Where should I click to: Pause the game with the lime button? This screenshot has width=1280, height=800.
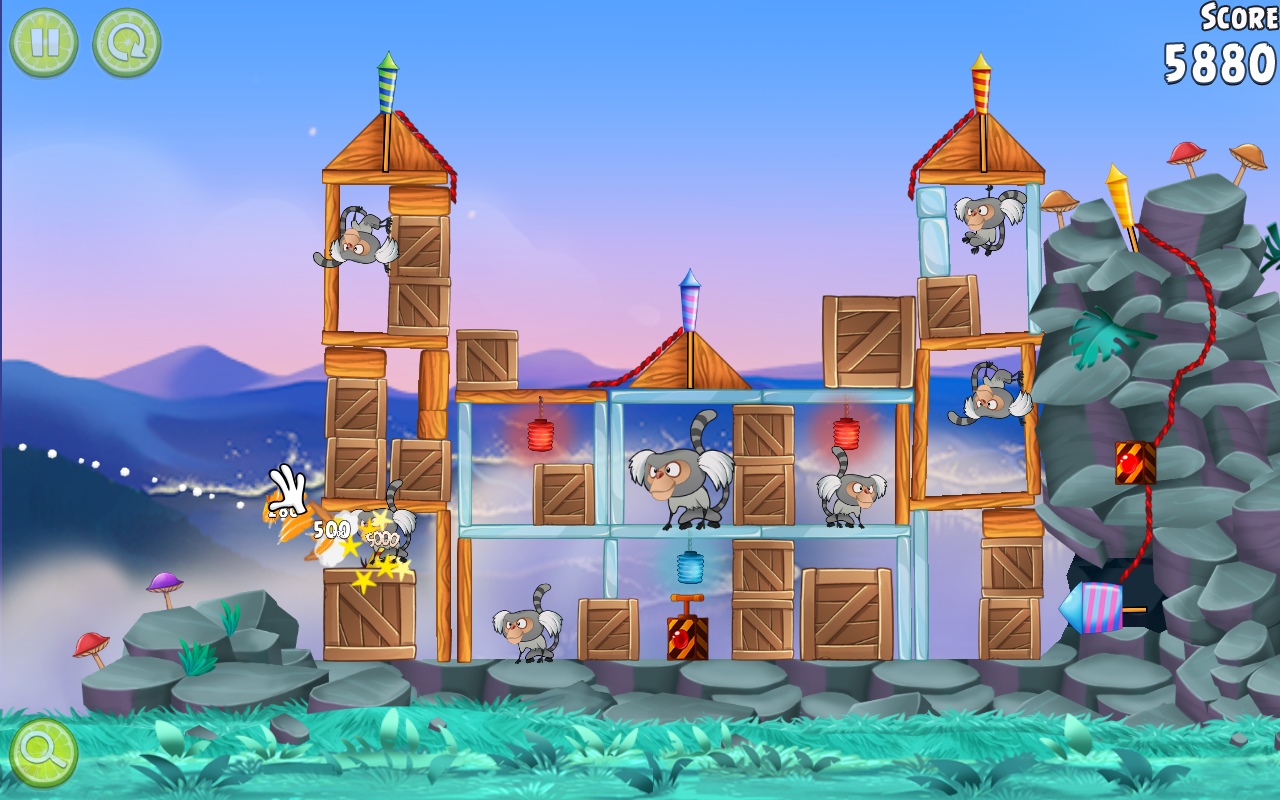[44, 43]
